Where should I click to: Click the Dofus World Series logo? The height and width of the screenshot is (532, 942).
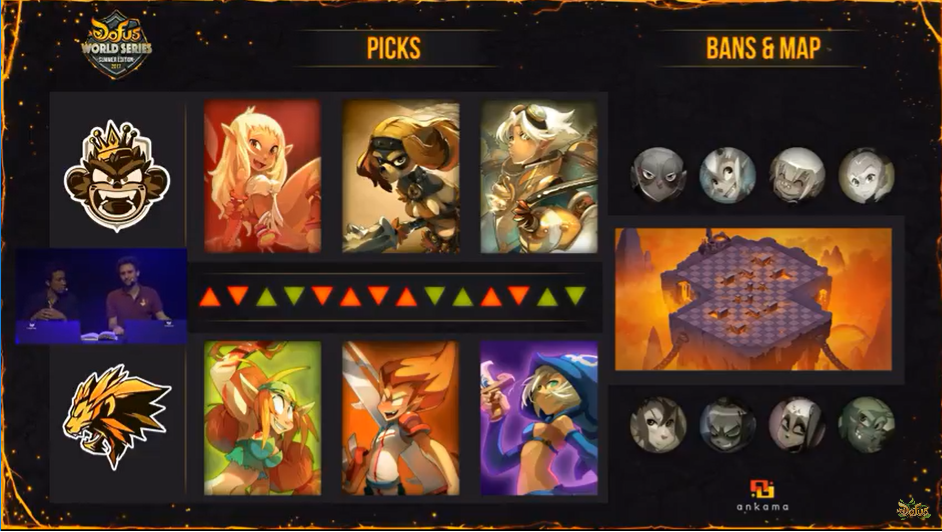[x=119, y=45]
